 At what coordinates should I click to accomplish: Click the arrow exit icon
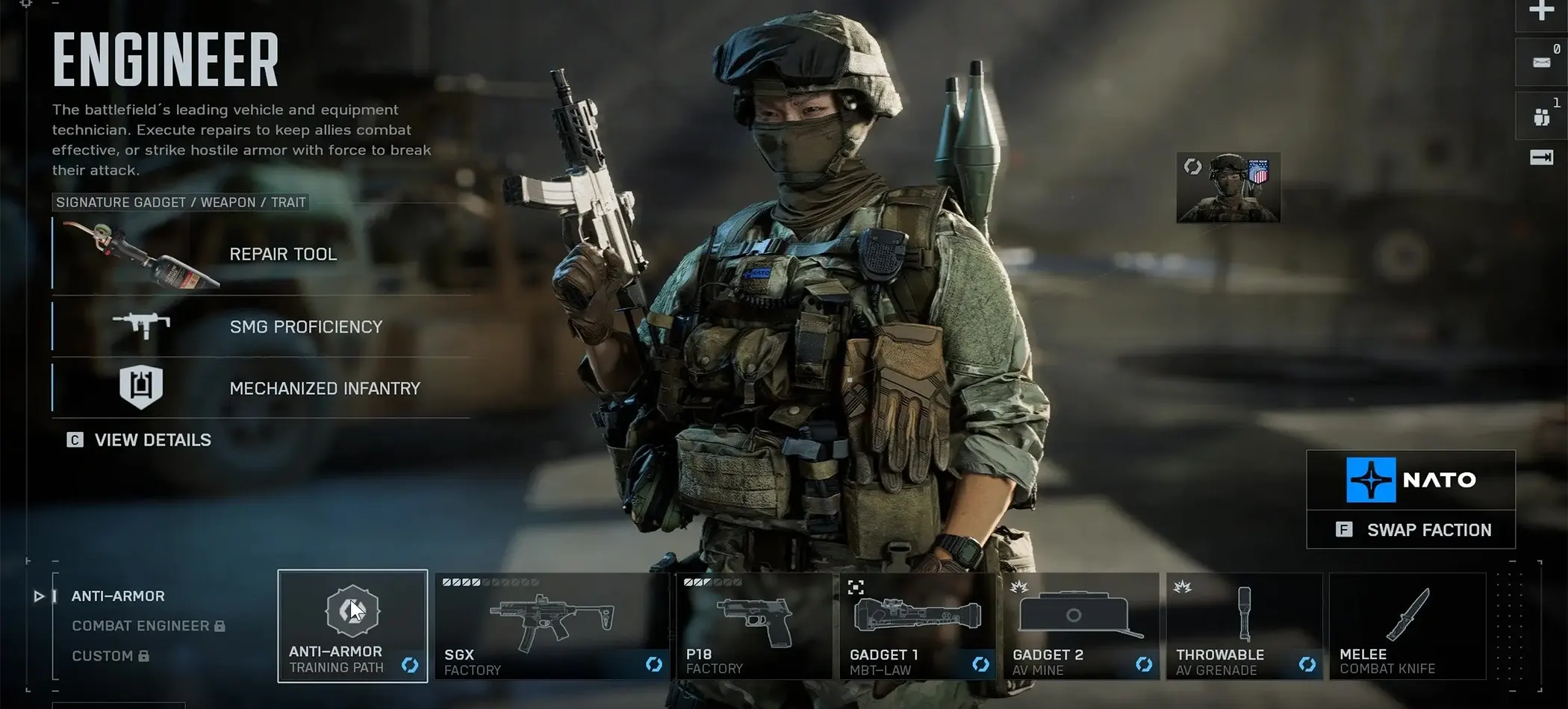click(x=1541, y=157)
